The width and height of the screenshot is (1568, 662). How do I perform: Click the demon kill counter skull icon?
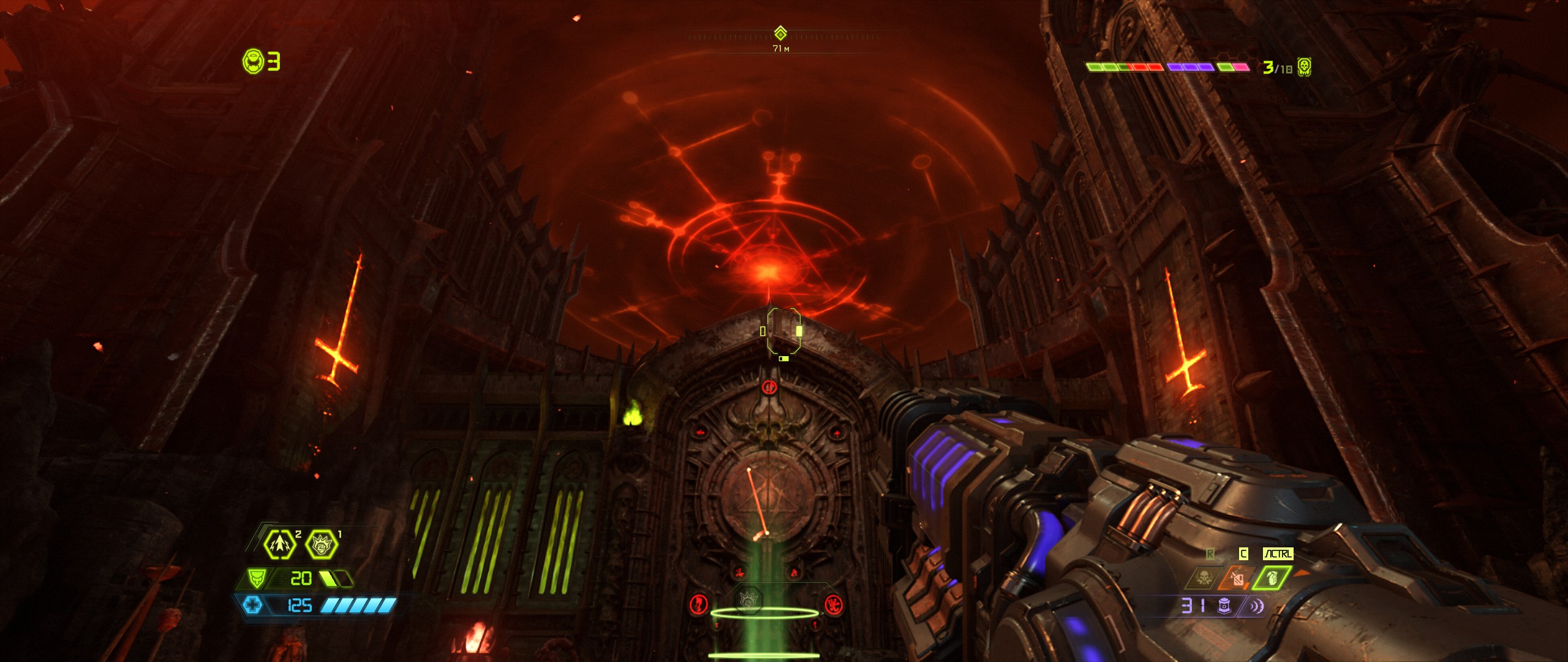click(x=1305, y=67)
